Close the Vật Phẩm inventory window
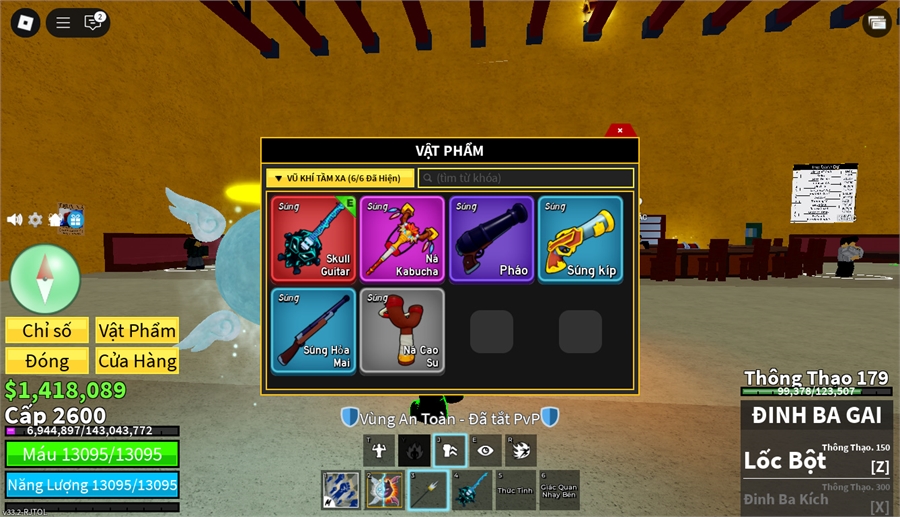Viewport: 900px width, 517px height. click(620, 130)
